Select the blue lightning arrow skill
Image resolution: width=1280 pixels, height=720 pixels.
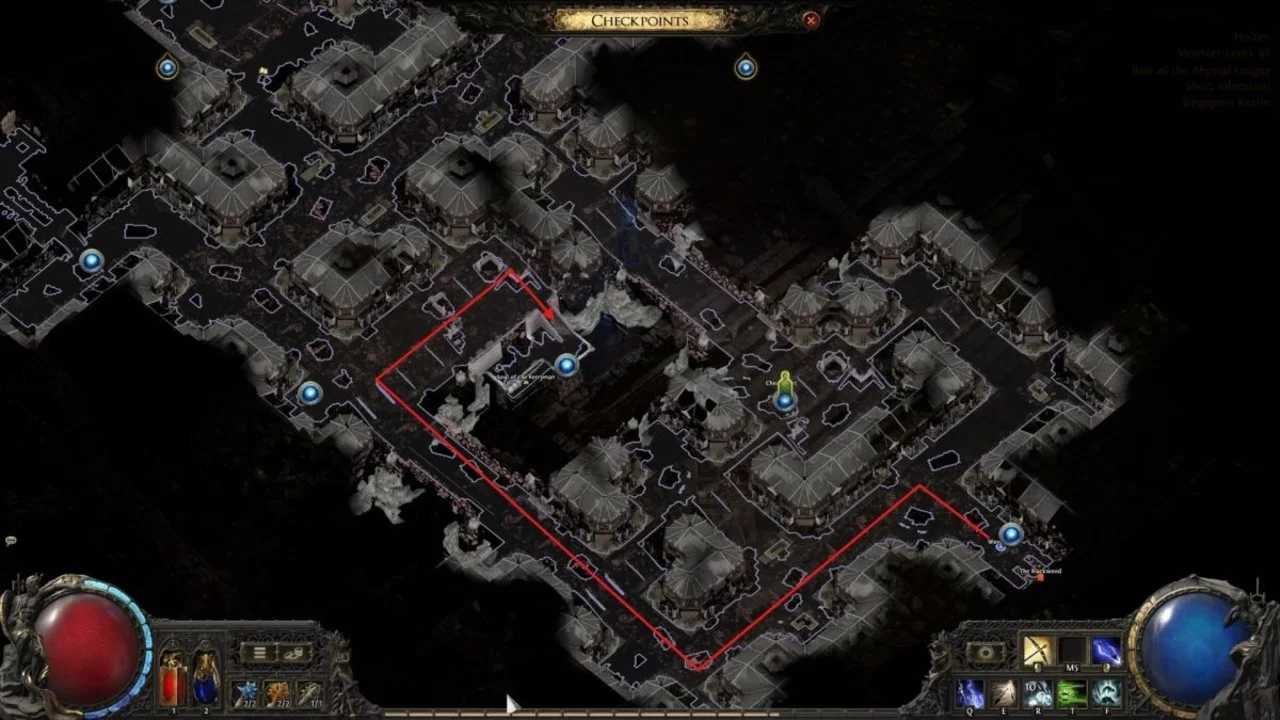1105,651
